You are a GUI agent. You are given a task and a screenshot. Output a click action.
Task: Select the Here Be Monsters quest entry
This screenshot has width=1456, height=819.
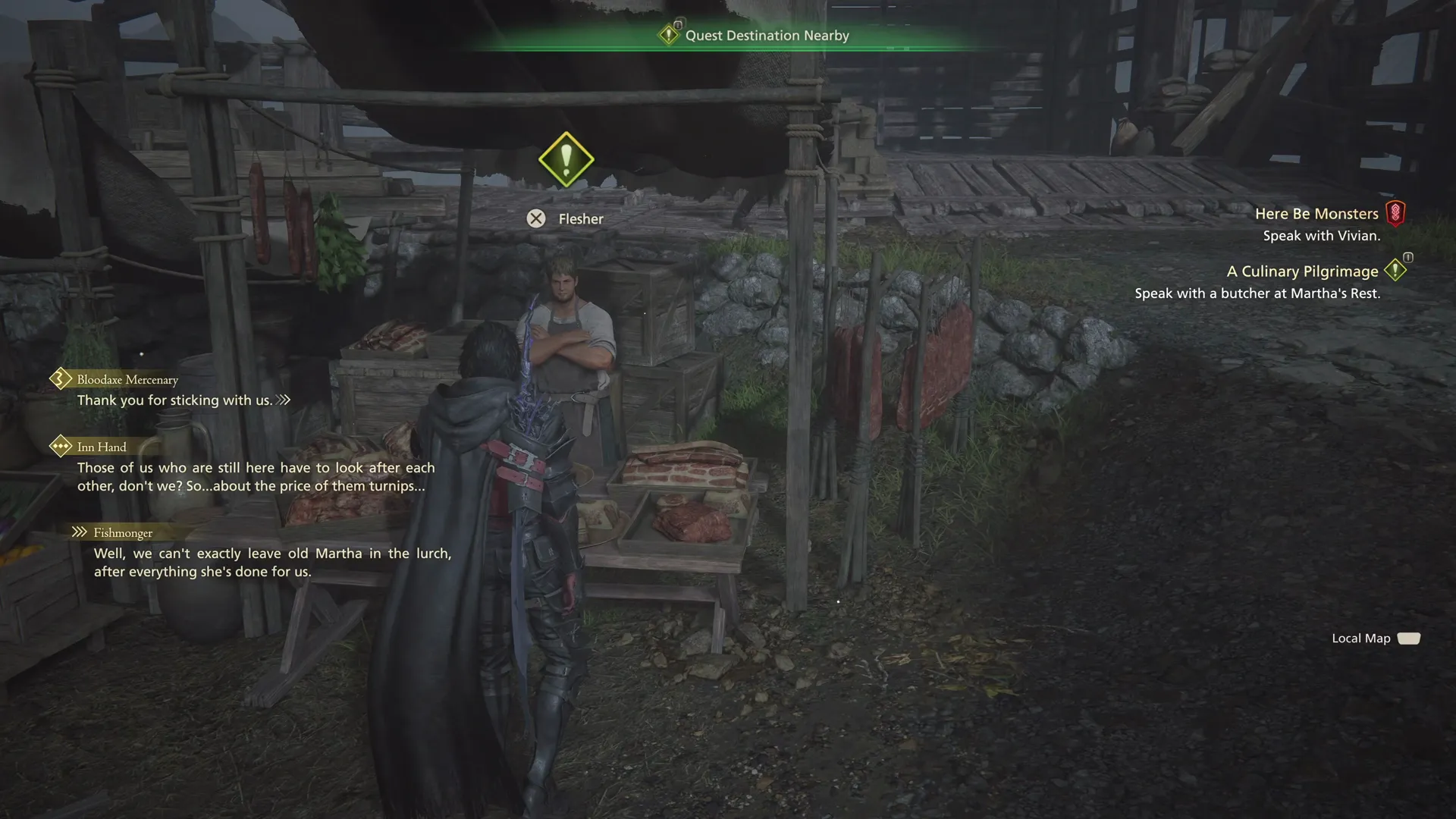pos(1317,213)
